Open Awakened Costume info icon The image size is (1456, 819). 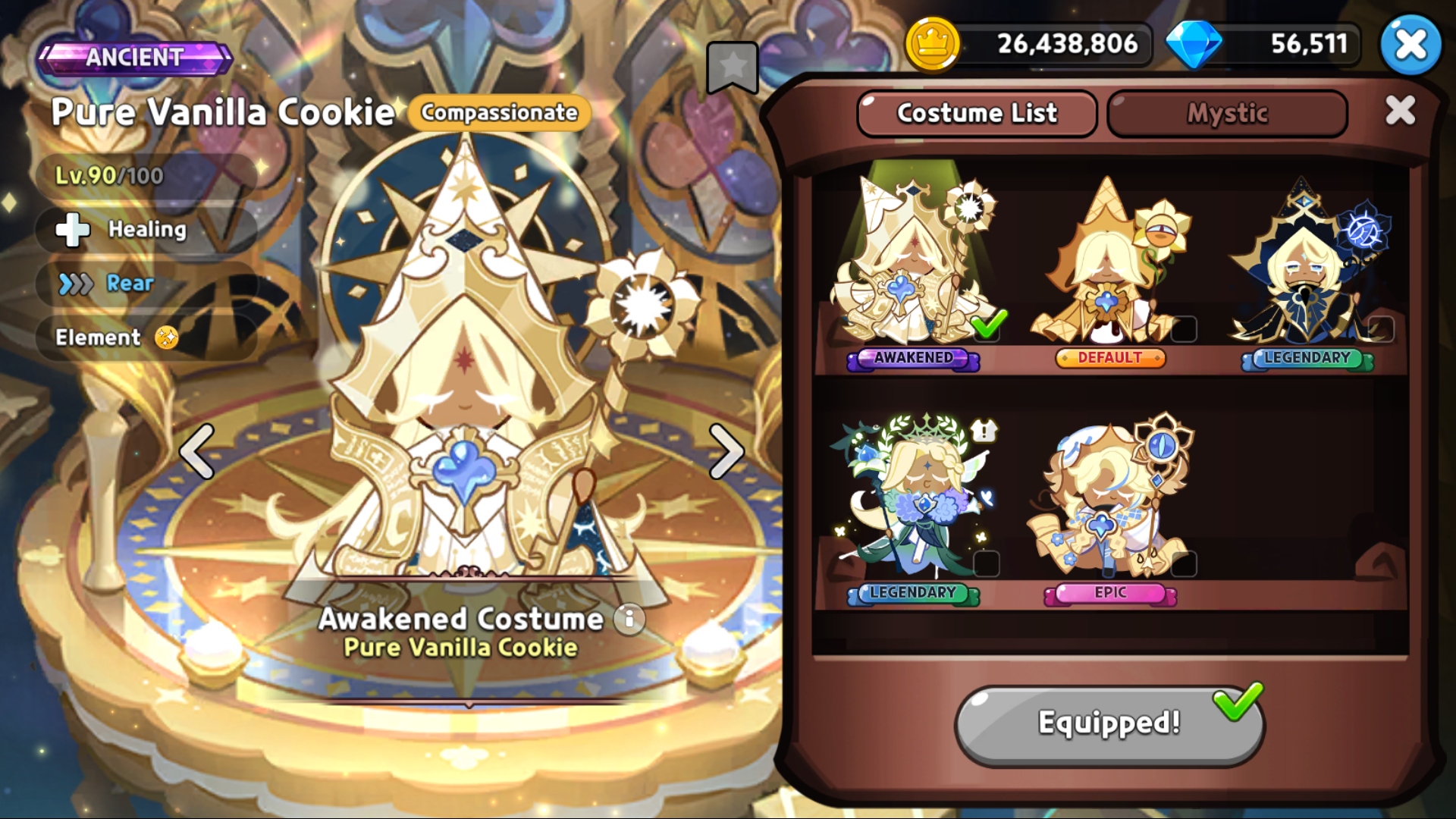coord(629,620)
